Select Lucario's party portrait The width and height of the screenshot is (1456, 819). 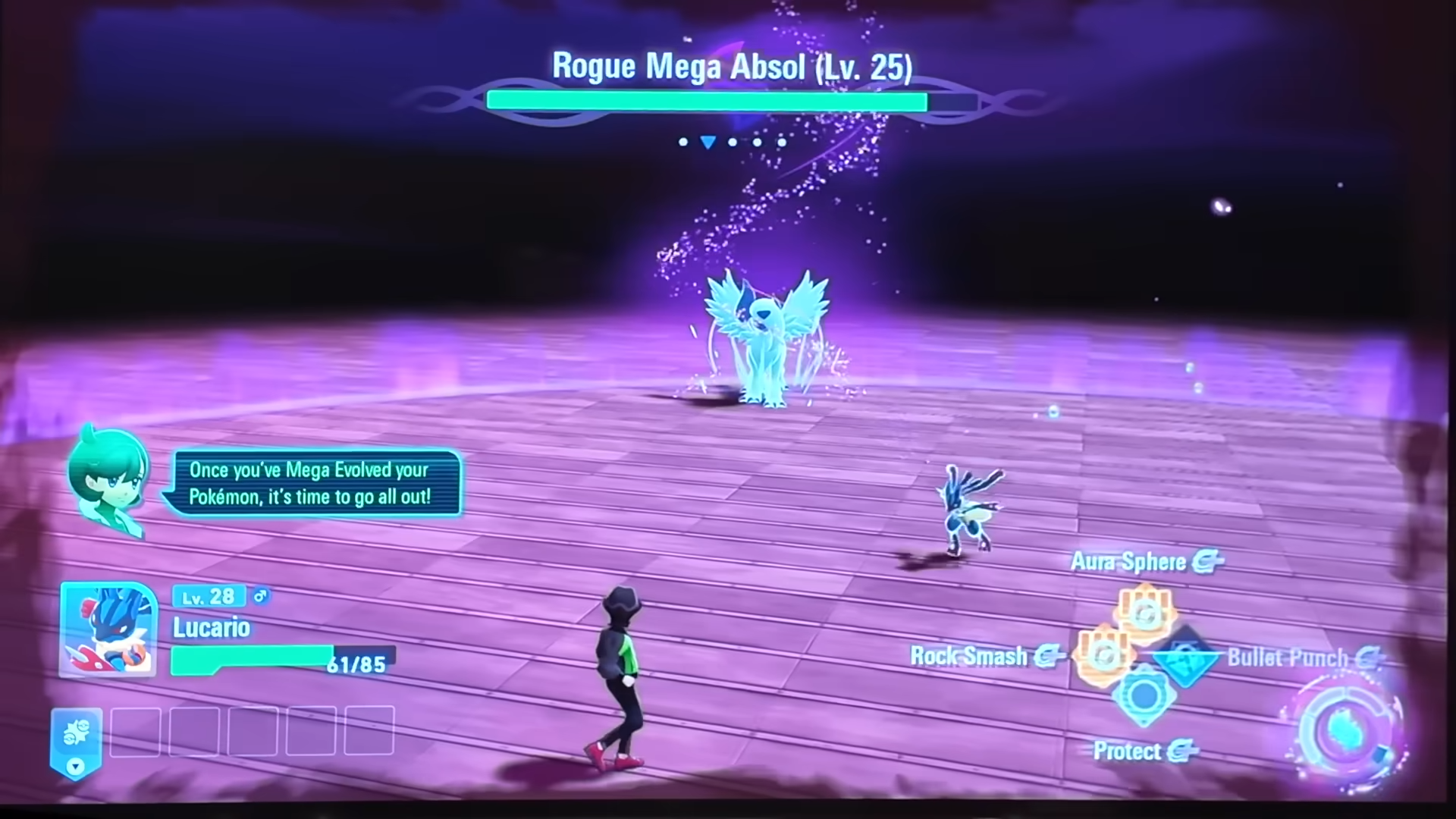pos(108,629)
